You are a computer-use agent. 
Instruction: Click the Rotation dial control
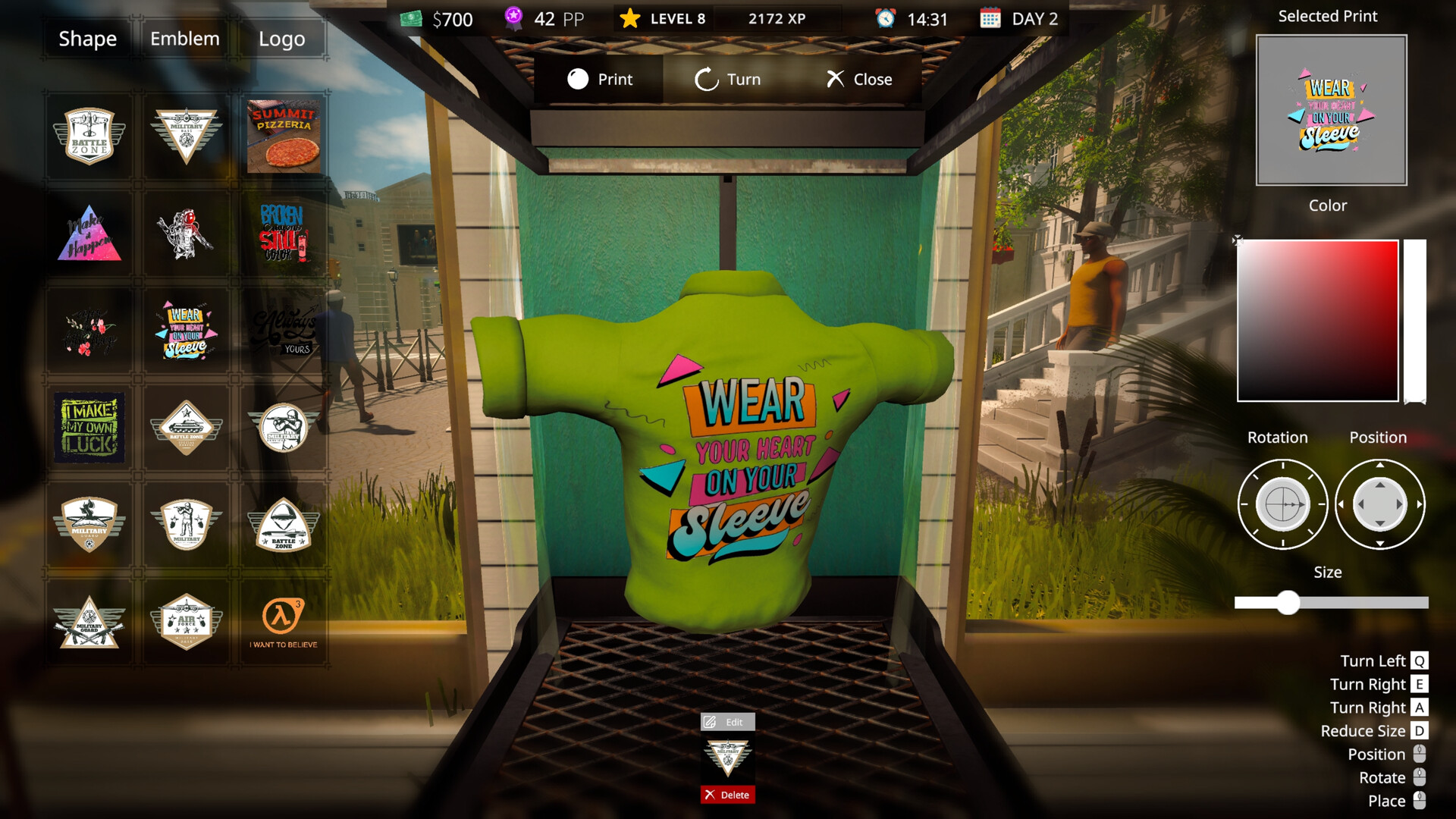pos(1282,504)
